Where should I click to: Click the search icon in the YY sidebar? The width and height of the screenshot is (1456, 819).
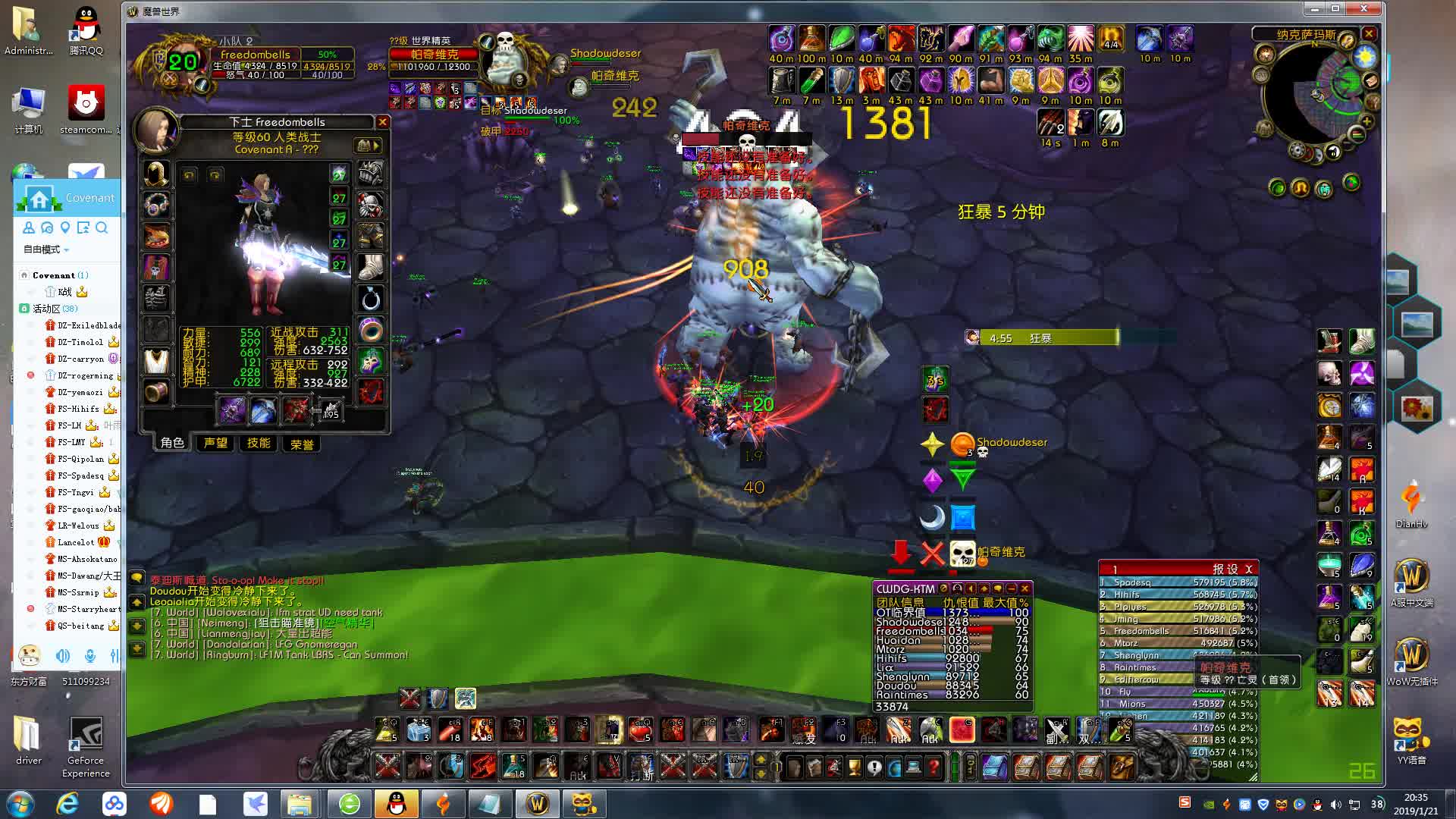point(102,228)
